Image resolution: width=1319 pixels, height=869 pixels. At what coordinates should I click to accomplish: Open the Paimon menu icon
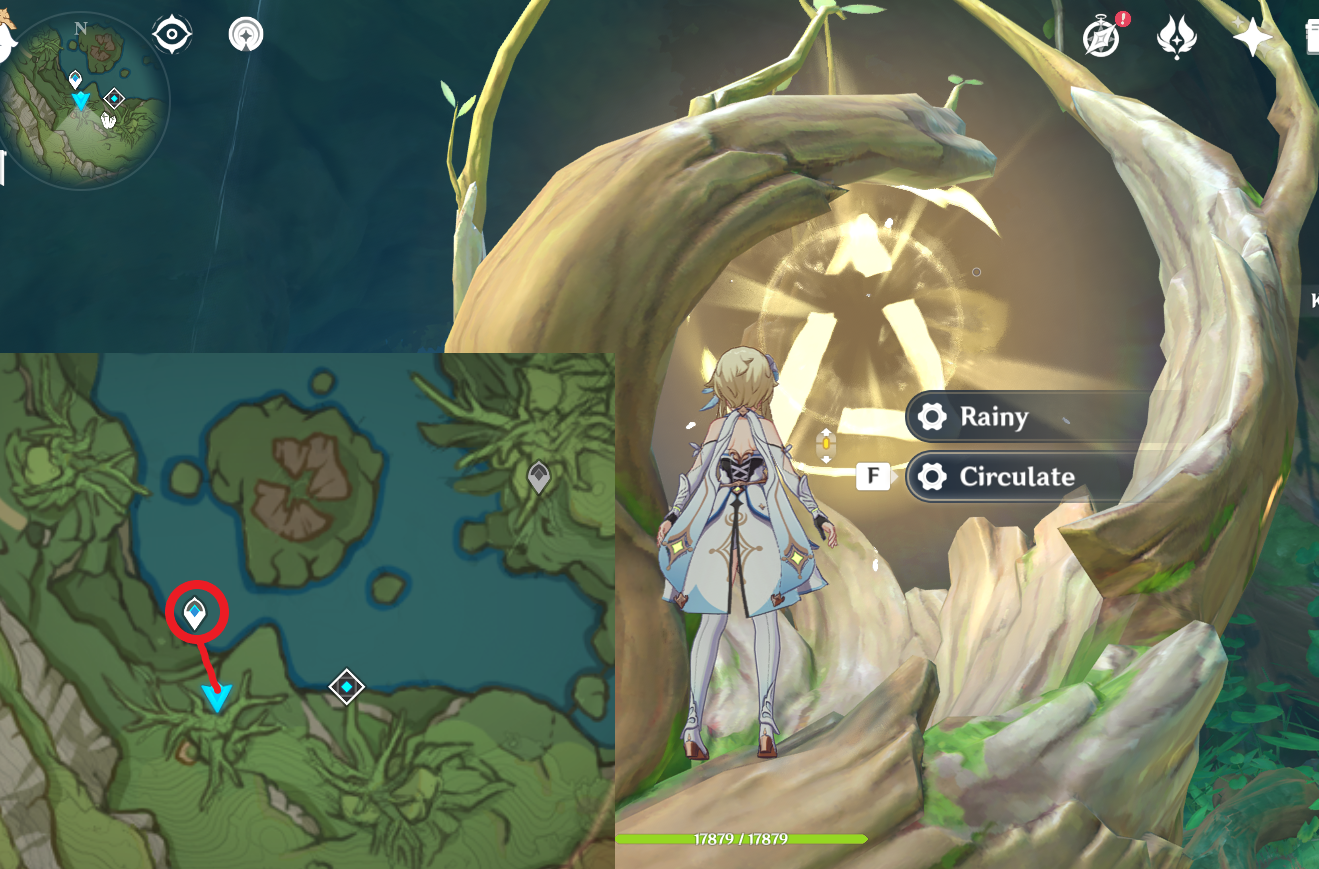(x=6, y=38)
